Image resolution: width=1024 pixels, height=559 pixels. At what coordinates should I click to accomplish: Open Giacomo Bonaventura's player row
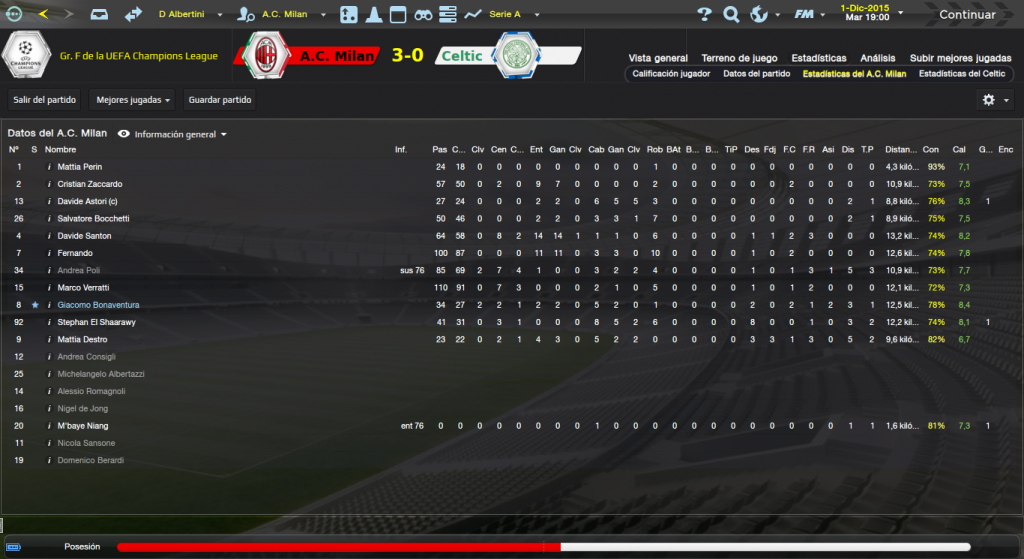tap(98, 305)
